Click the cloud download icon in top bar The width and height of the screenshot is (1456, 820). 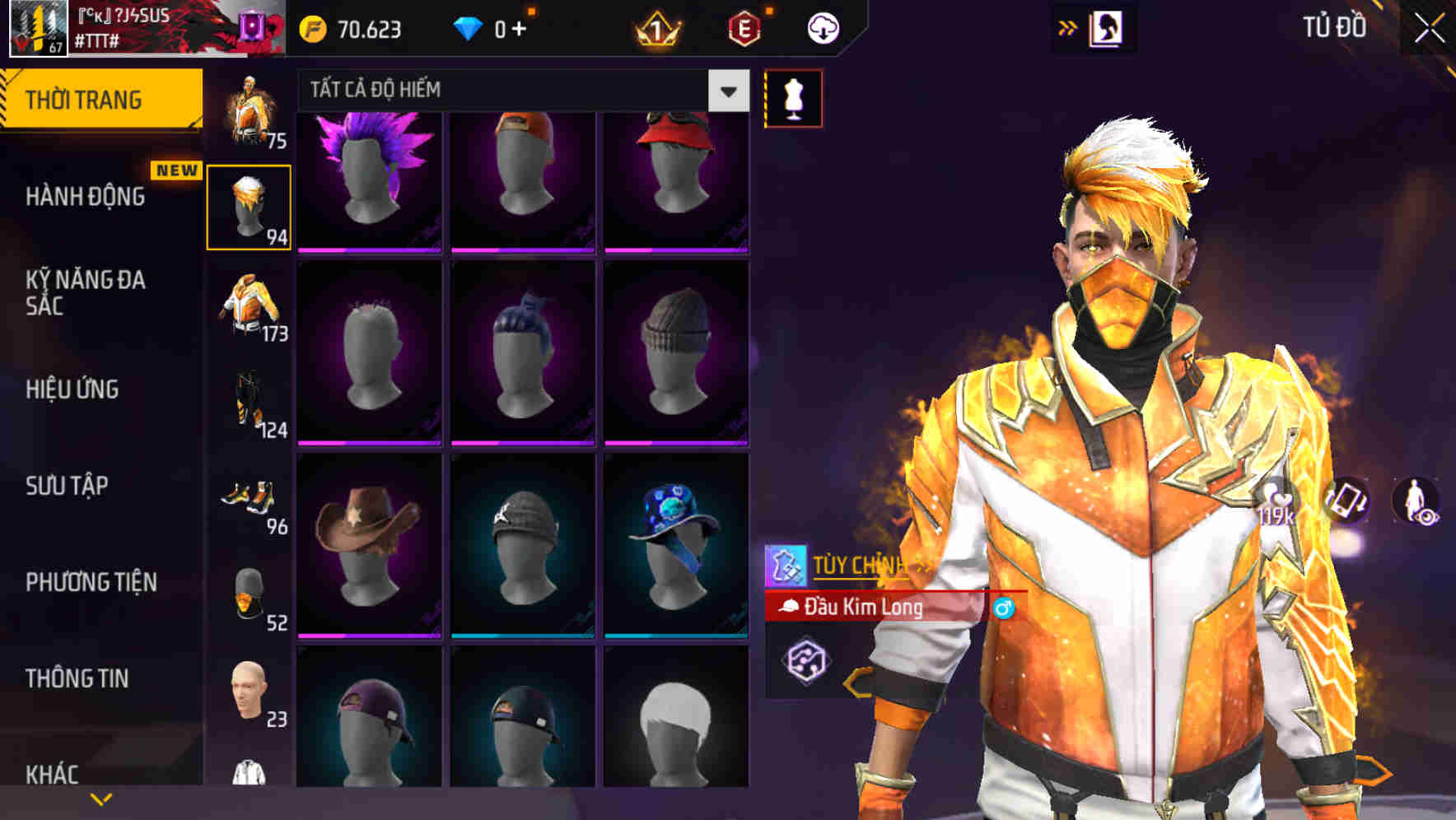tap(823, 27)
